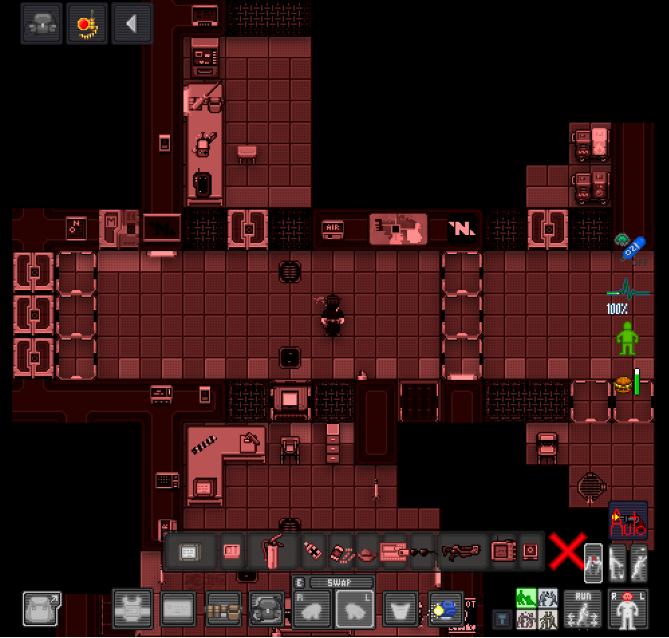The width and height of the screenshot is (669, 638).
Task: Activate the grey gear action button
Action: point(42,24)
